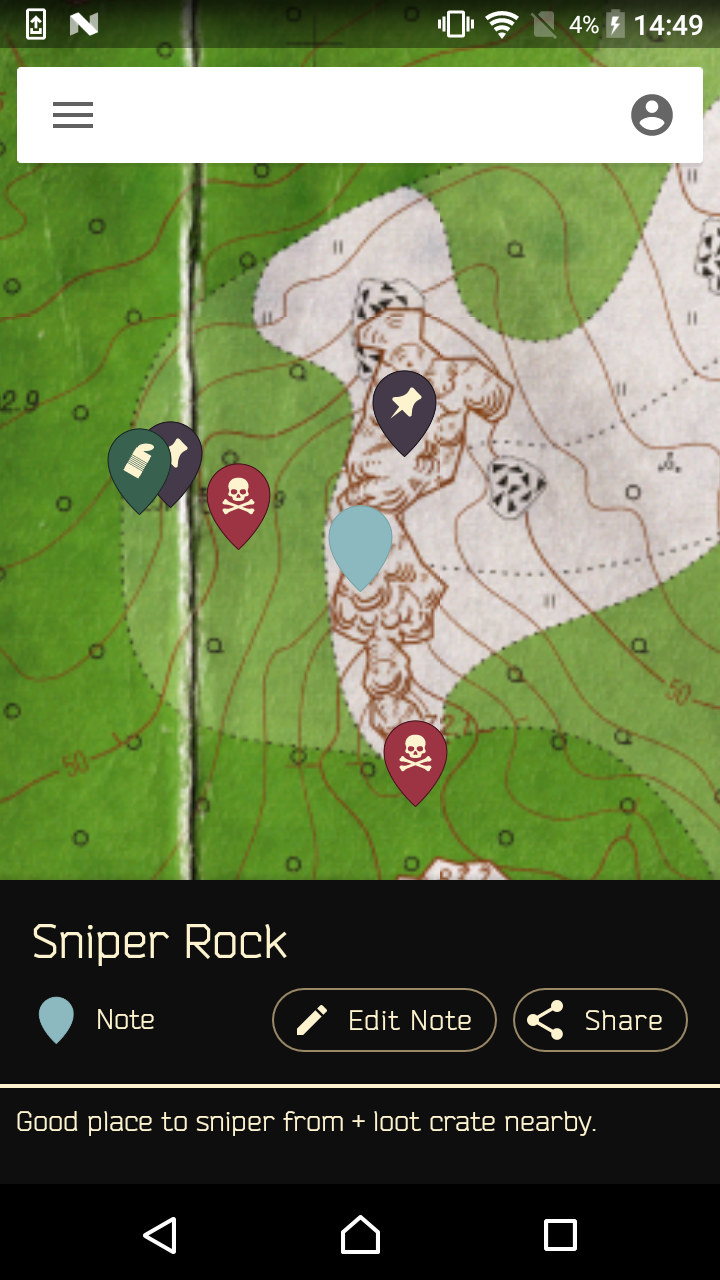Viewport: 720px width, 1280px height.
Task: Select the purple pushpin map marker
Action: 404,407
